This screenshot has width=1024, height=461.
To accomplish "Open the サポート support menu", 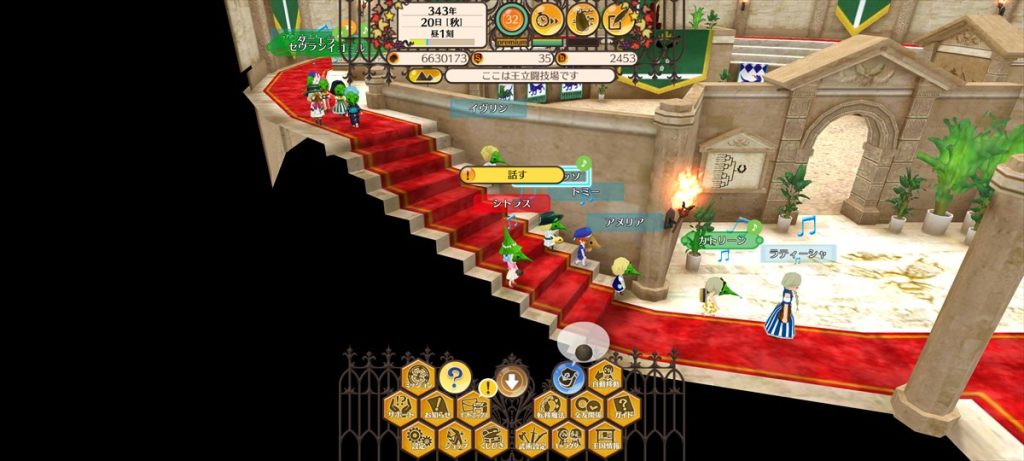I will pos(402,406).
